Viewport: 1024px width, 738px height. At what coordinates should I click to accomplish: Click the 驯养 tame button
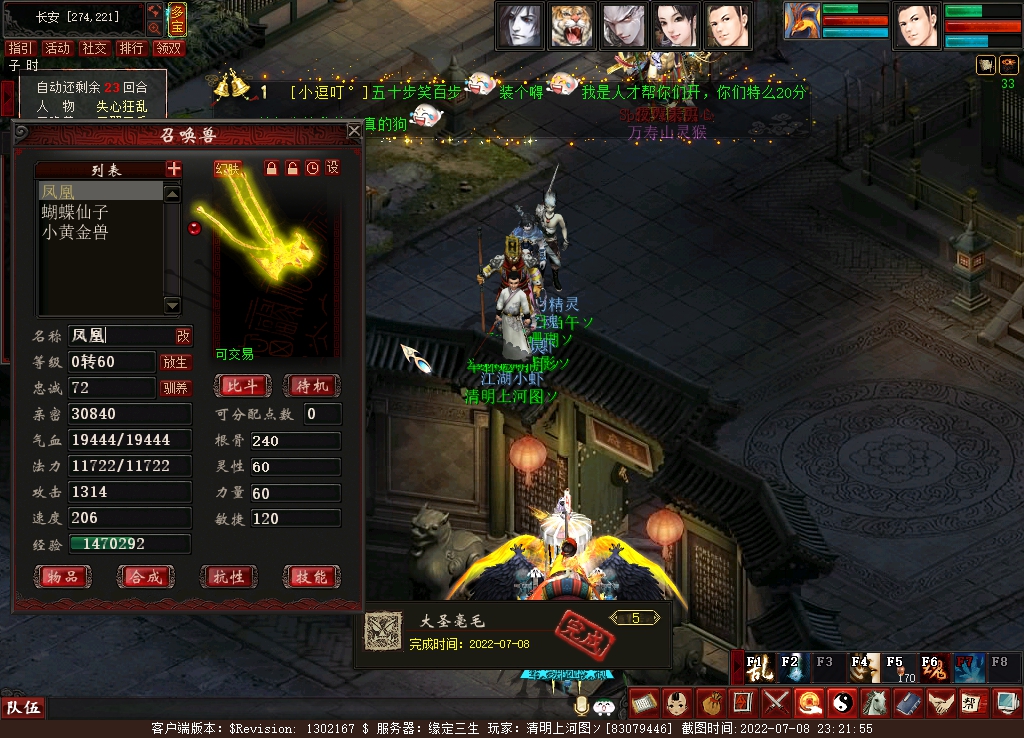coord(175,388)
